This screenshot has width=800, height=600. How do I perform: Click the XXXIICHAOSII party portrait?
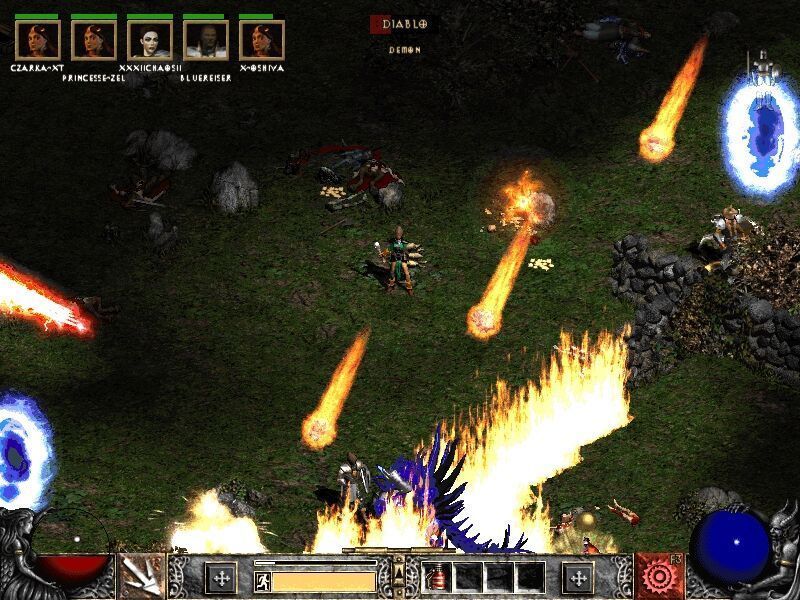tap(150, 40)
